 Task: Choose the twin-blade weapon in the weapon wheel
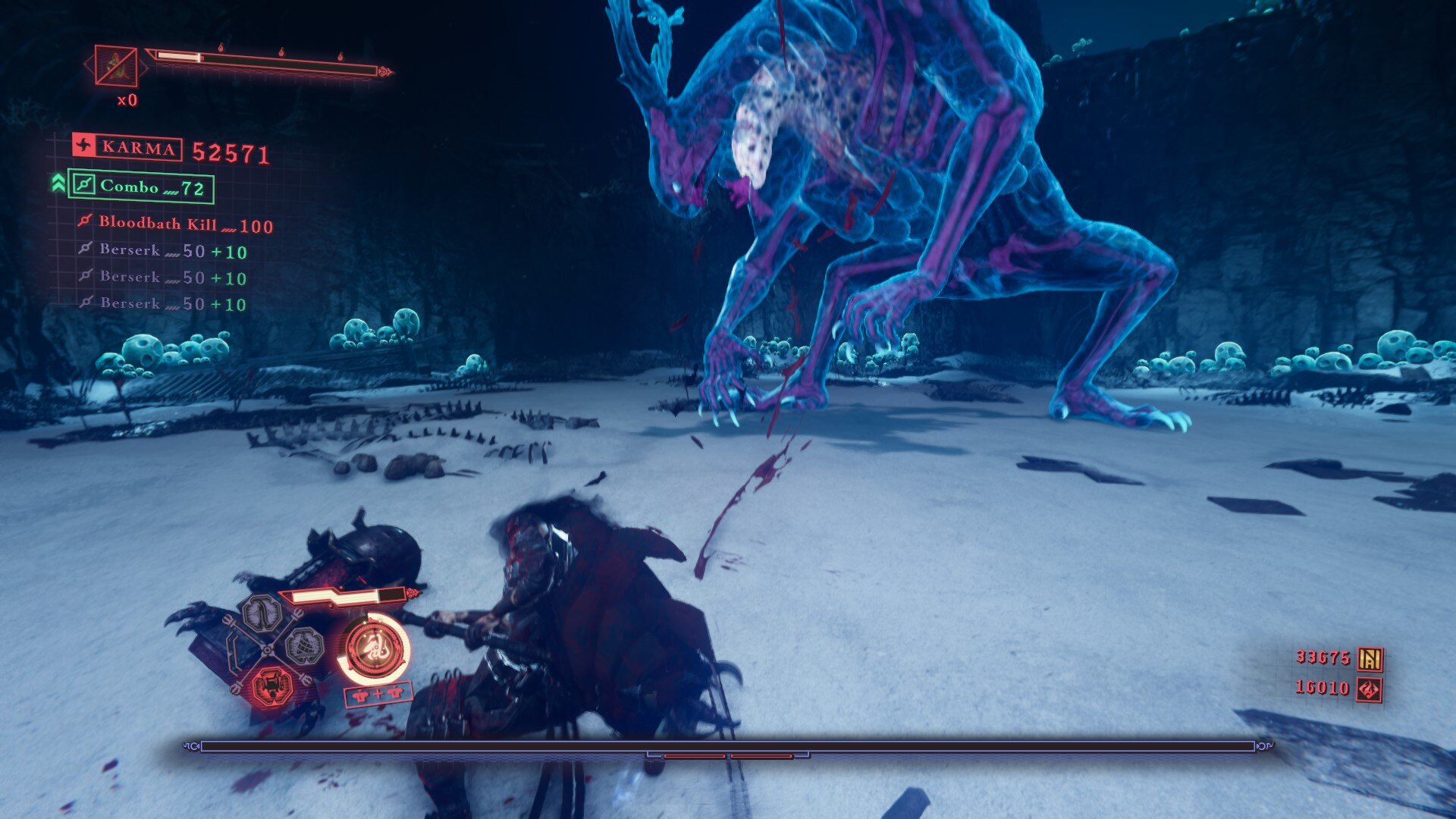click(x=262, y=613)
